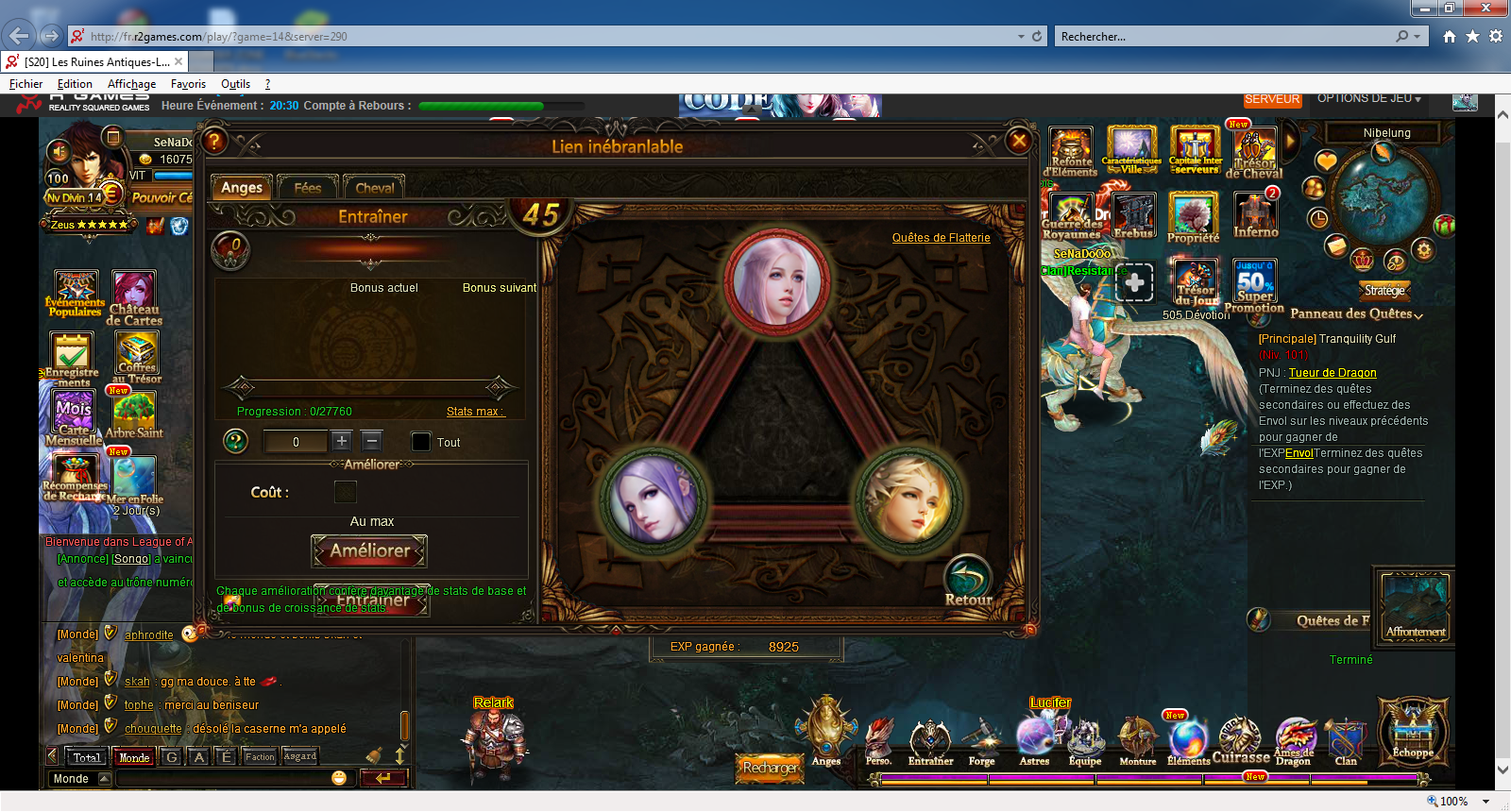Screen dimensions: 1511x812
Task: Follow the Tueur de Dragon quest link
Action: [x=1332, y=373]
